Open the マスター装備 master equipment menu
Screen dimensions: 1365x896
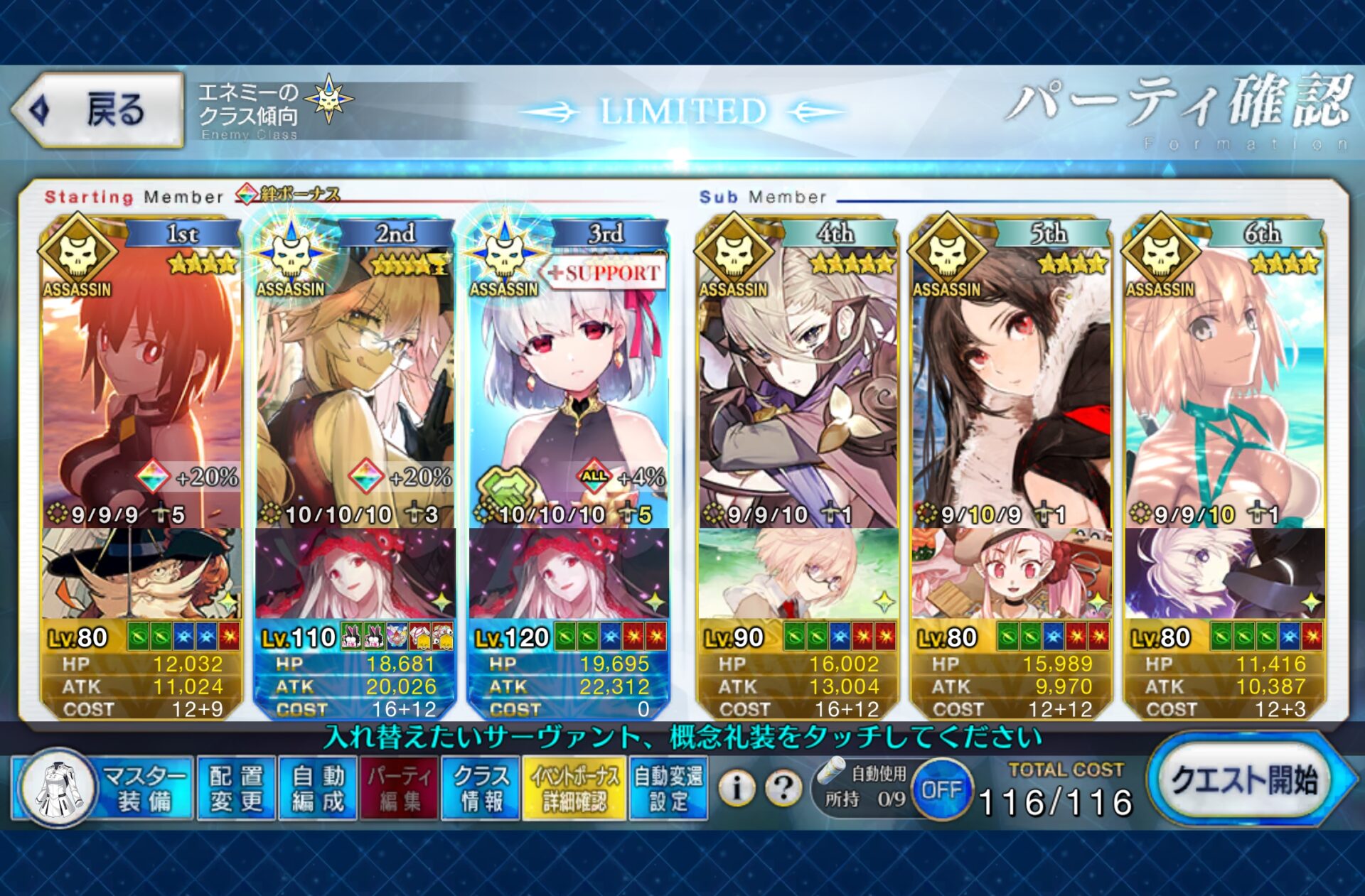(x=103, y=788)
